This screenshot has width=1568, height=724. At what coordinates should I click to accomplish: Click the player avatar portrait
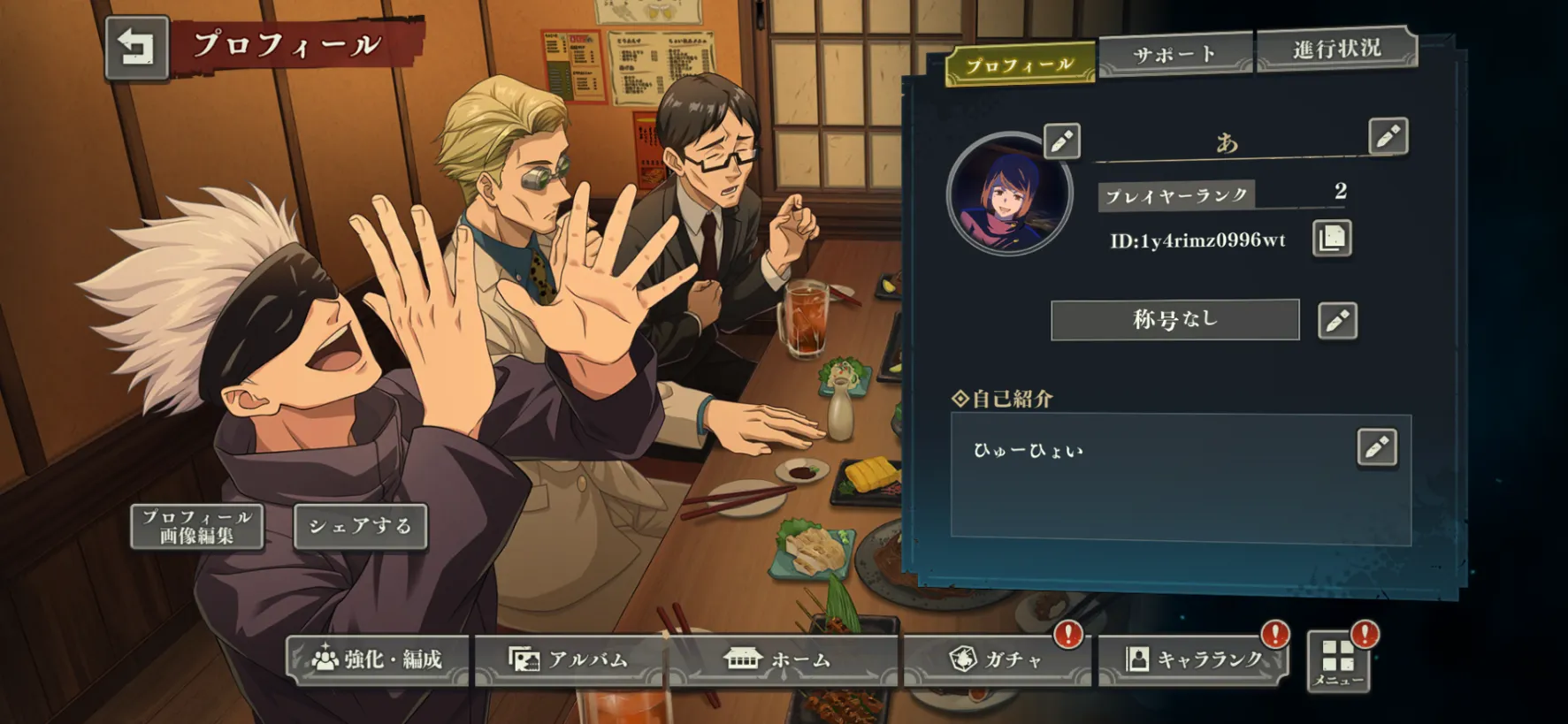[x=1009, y=194]
